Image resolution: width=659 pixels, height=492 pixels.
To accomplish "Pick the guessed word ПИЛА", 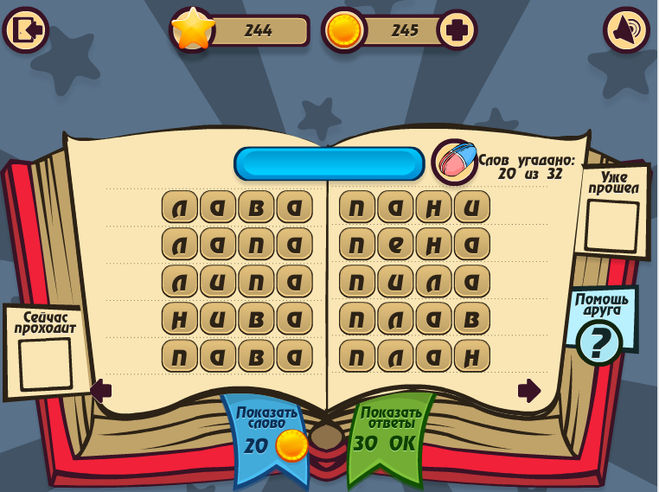I will (x=414, y=282).
